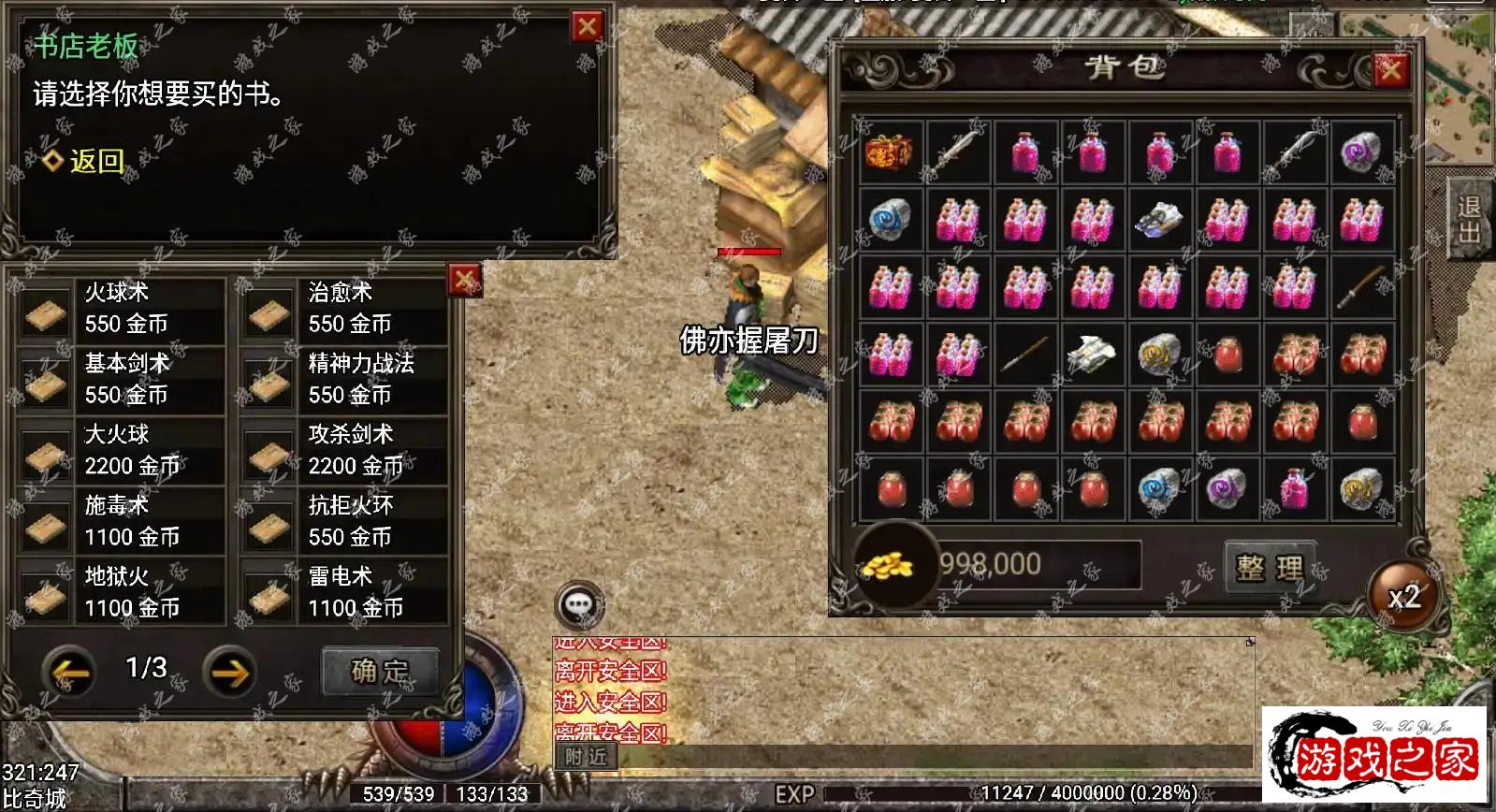1496x812 pixels.
Task: Sort the bag with the 整理 button
Action: point(1270,568)
